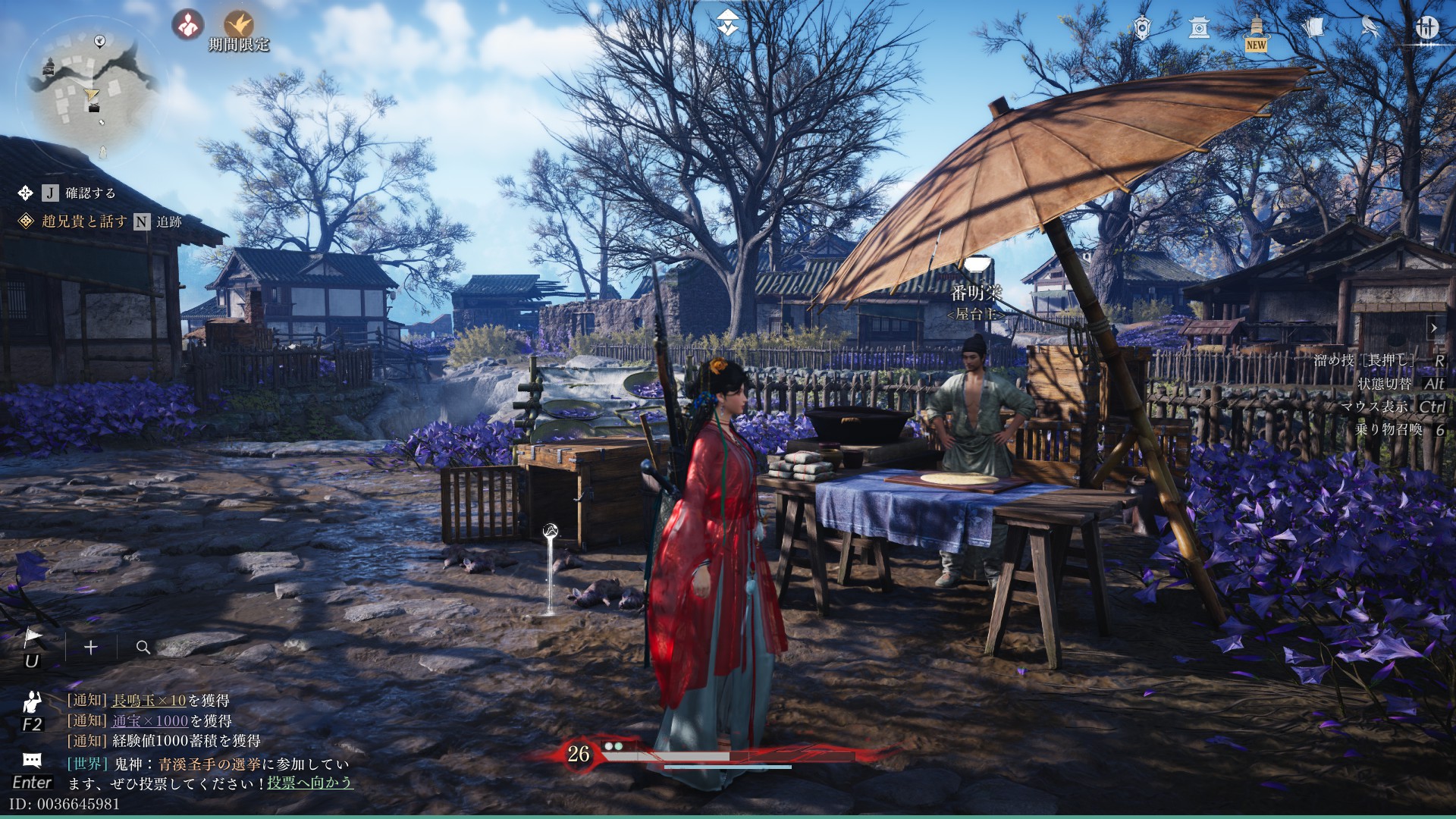Click the magnifying glass search icon

click(143, 647)
